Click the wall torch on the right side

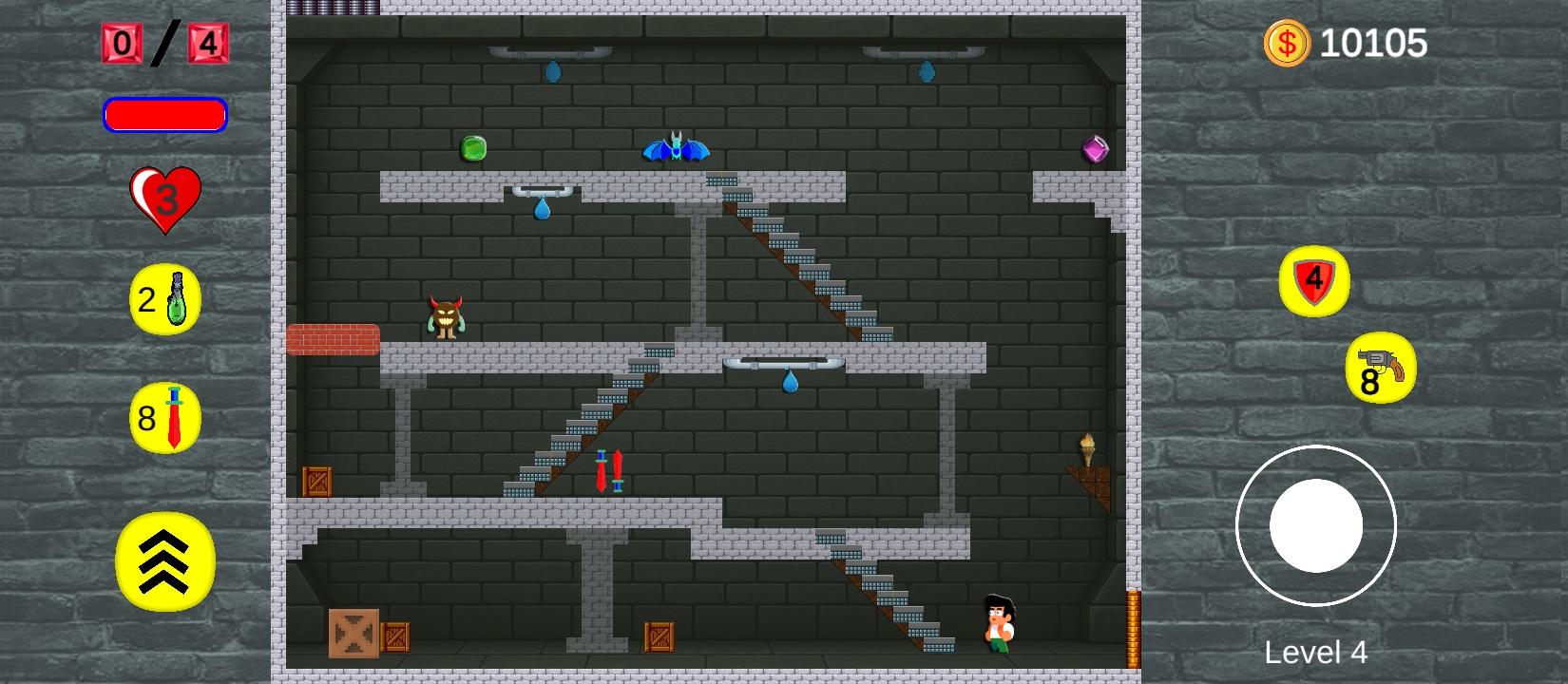pyautogui.click(x=1086, y=446)
